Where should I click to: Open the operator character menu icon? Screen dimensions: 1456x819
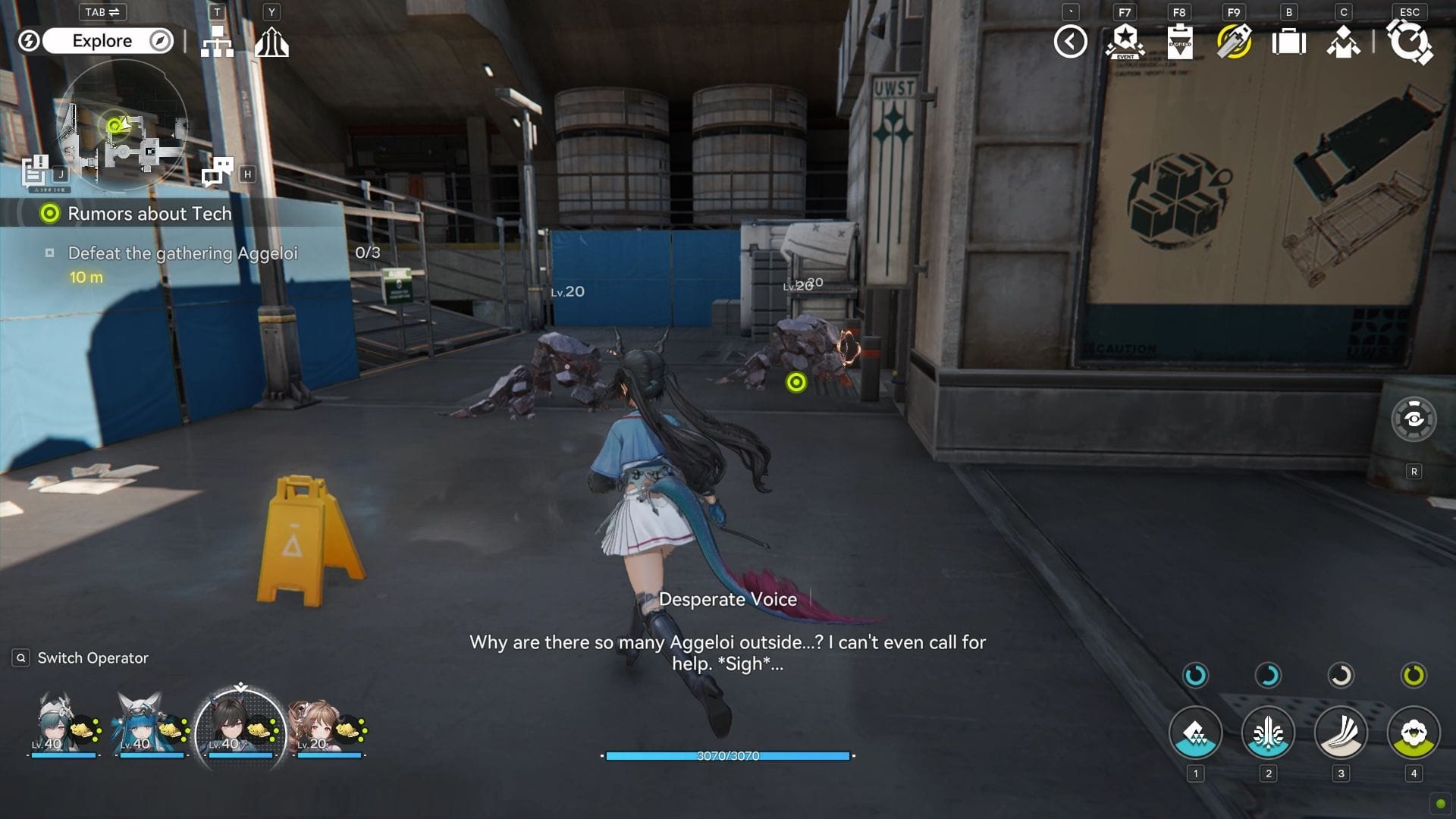1343,42
